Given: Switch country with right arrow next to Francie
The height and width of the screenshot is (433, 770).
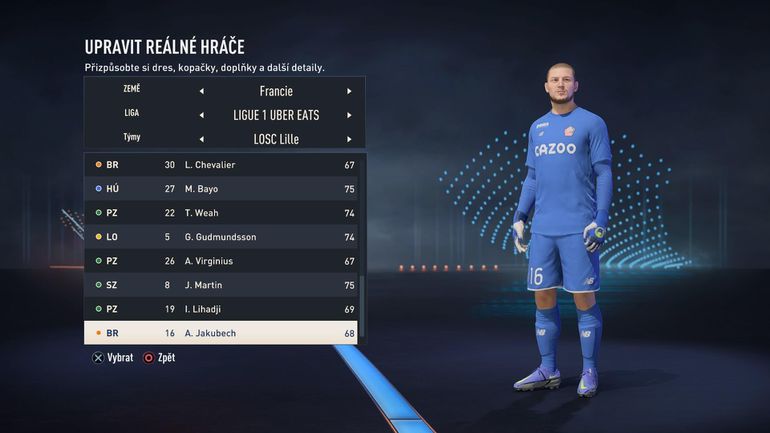Looking at the screenshot, I should pos(349,91).
